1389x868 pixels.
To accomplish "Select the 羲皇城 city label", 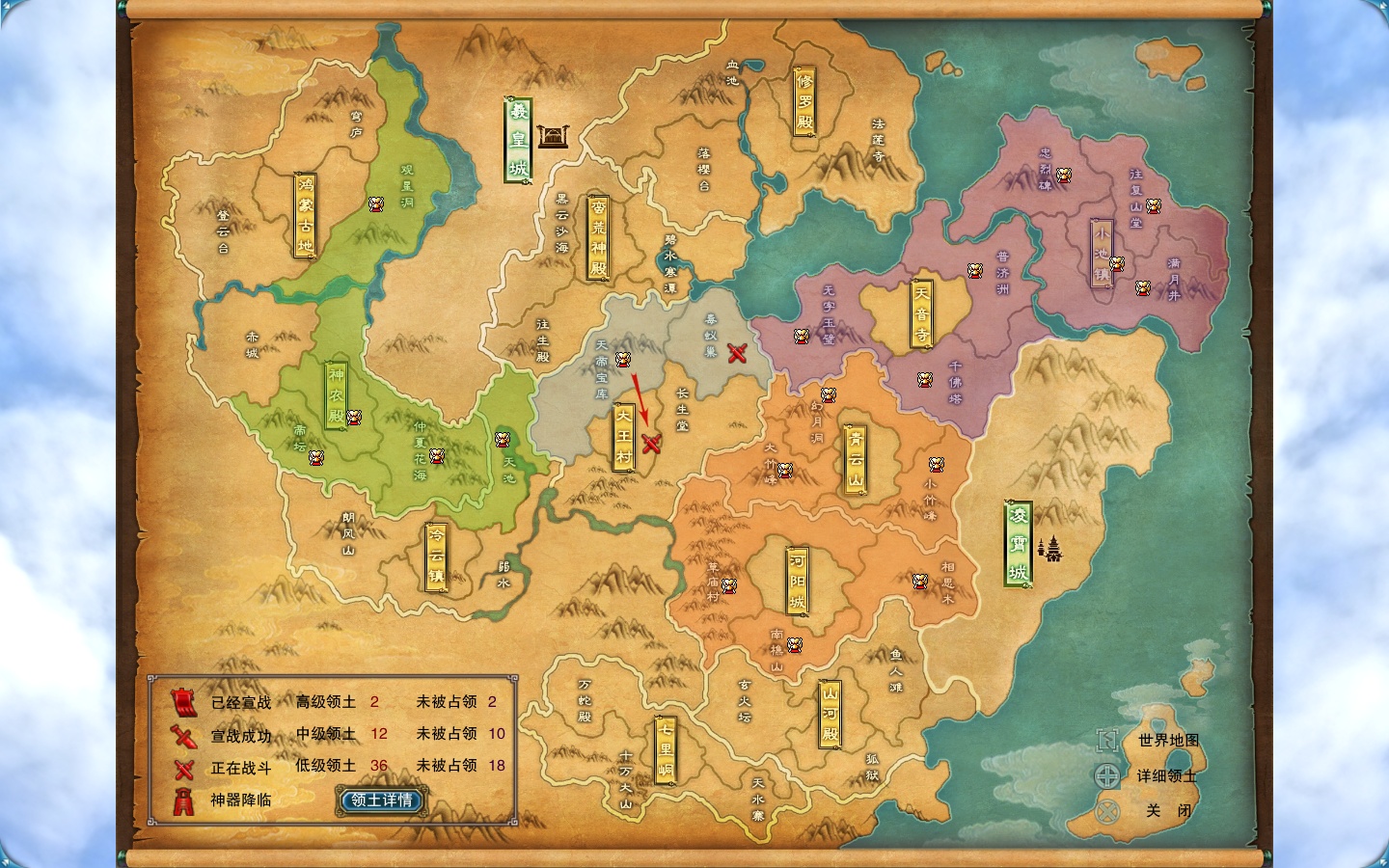I will click(x=519, y=140).
